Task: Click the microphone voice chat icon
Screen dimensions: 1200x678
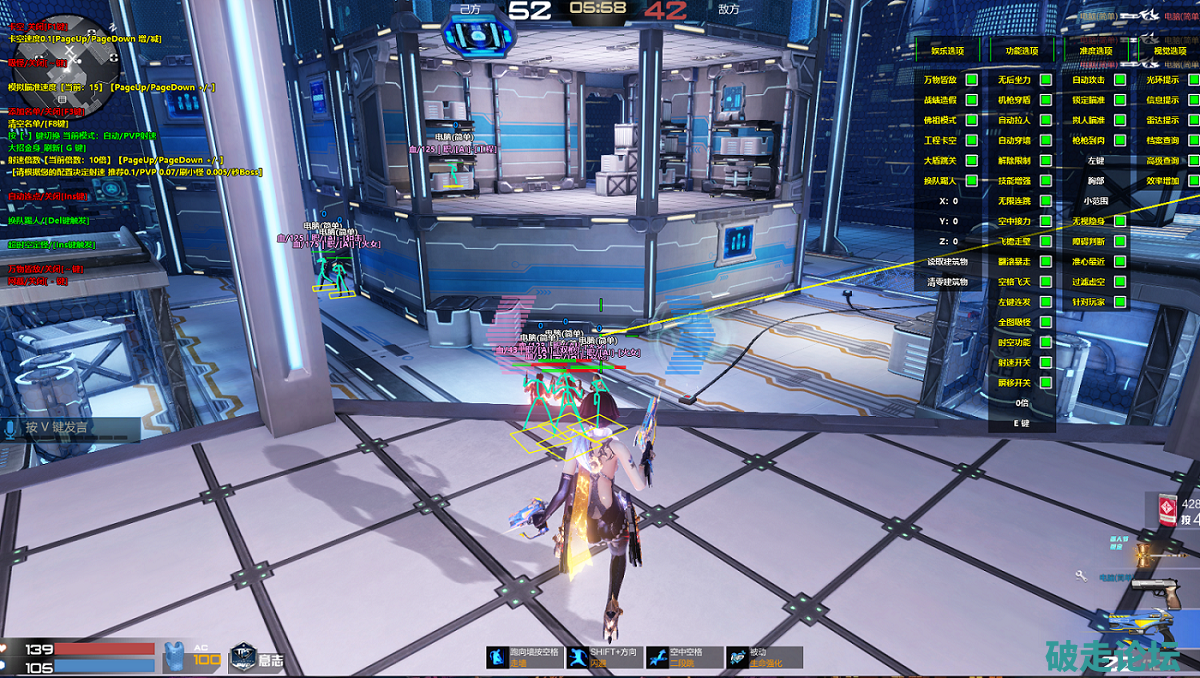Action: (x=12, y=428)
